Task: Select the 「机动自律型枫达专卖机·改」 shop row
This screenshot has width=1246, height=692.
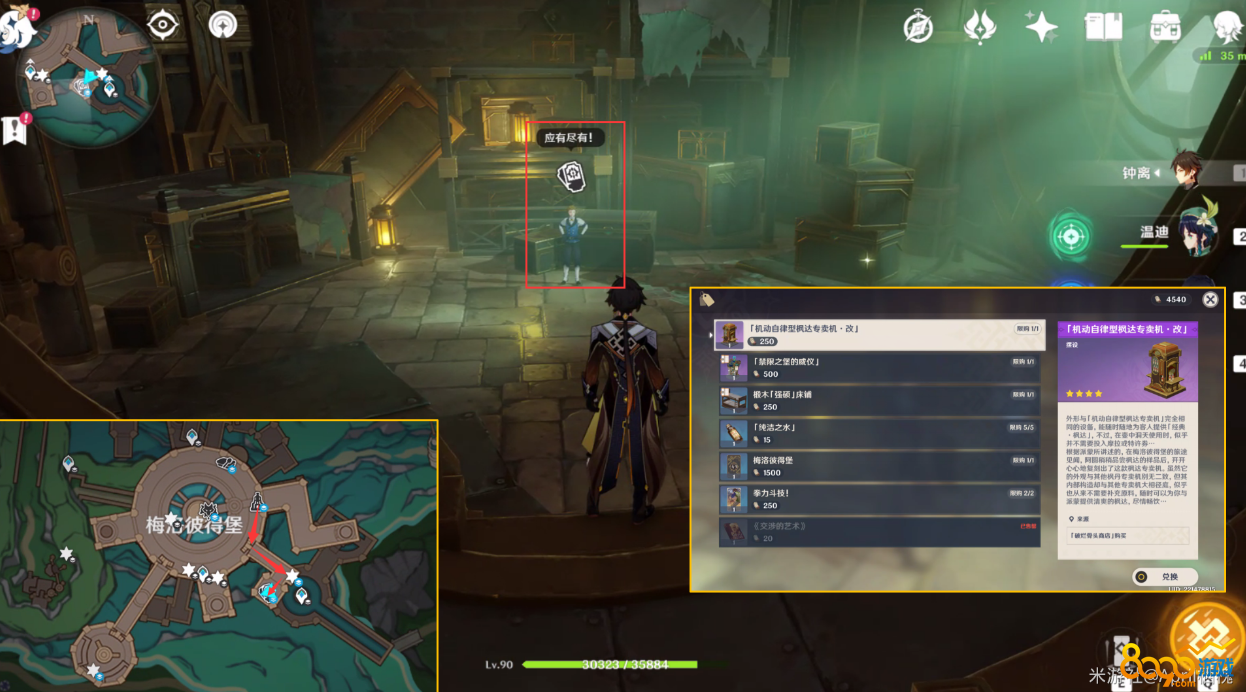Action: (x=880, y=335)
